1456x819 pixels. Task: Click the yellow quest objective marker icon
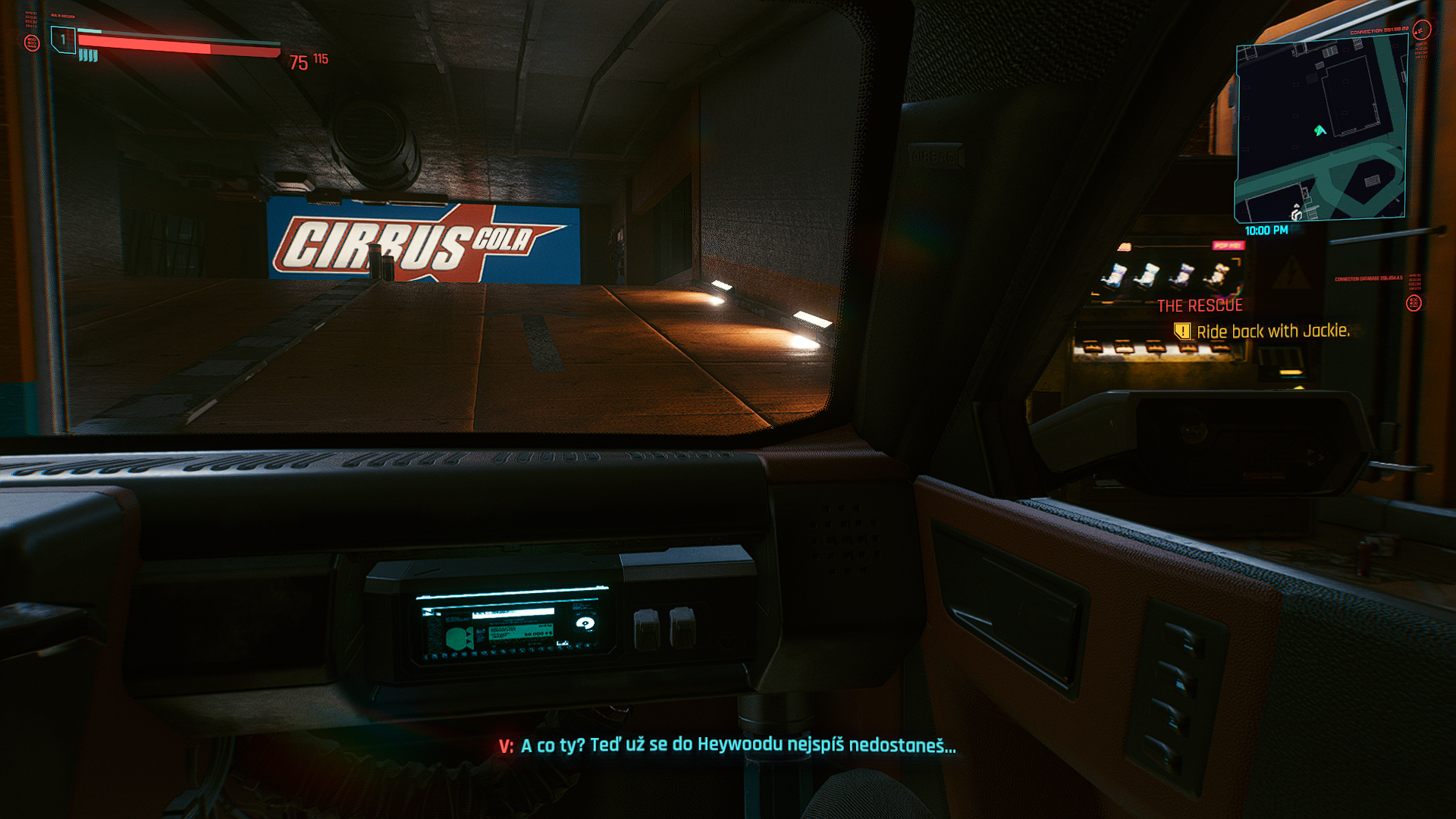[x=1181, y=331]
